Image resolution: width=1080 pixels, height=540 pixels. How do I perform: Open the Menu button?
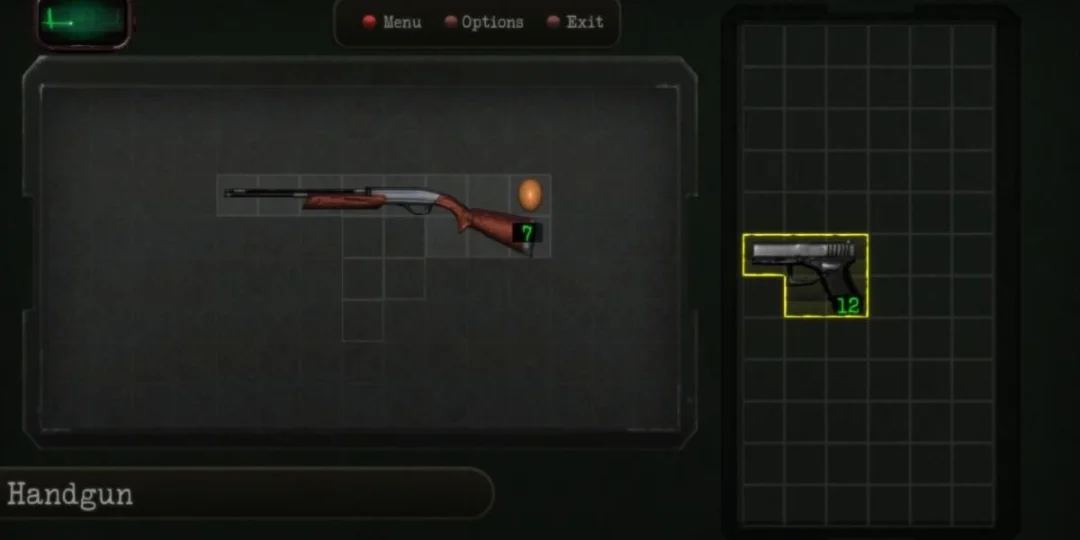[x=392, y=22]
